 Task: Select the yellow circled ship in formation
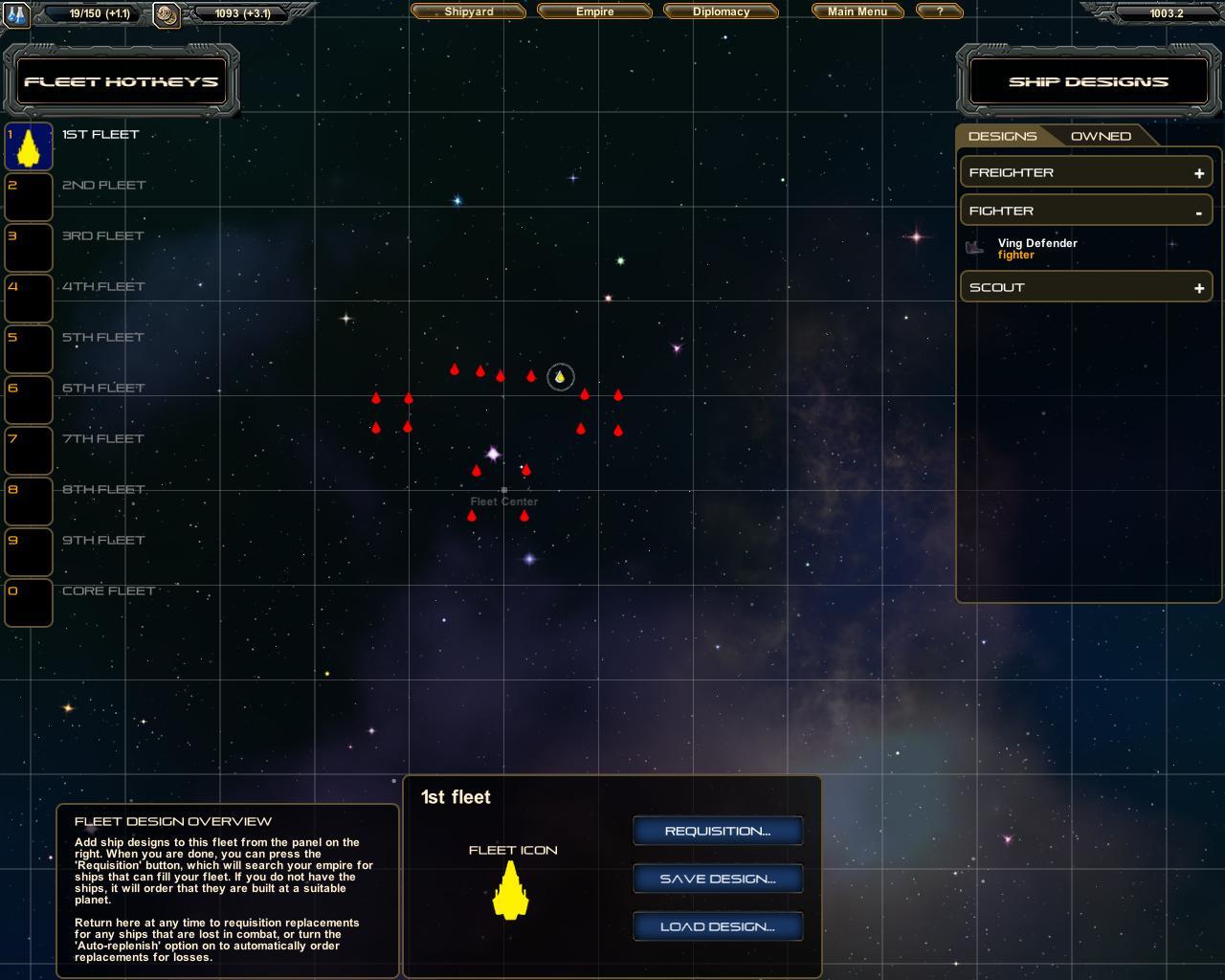(560, 377)
